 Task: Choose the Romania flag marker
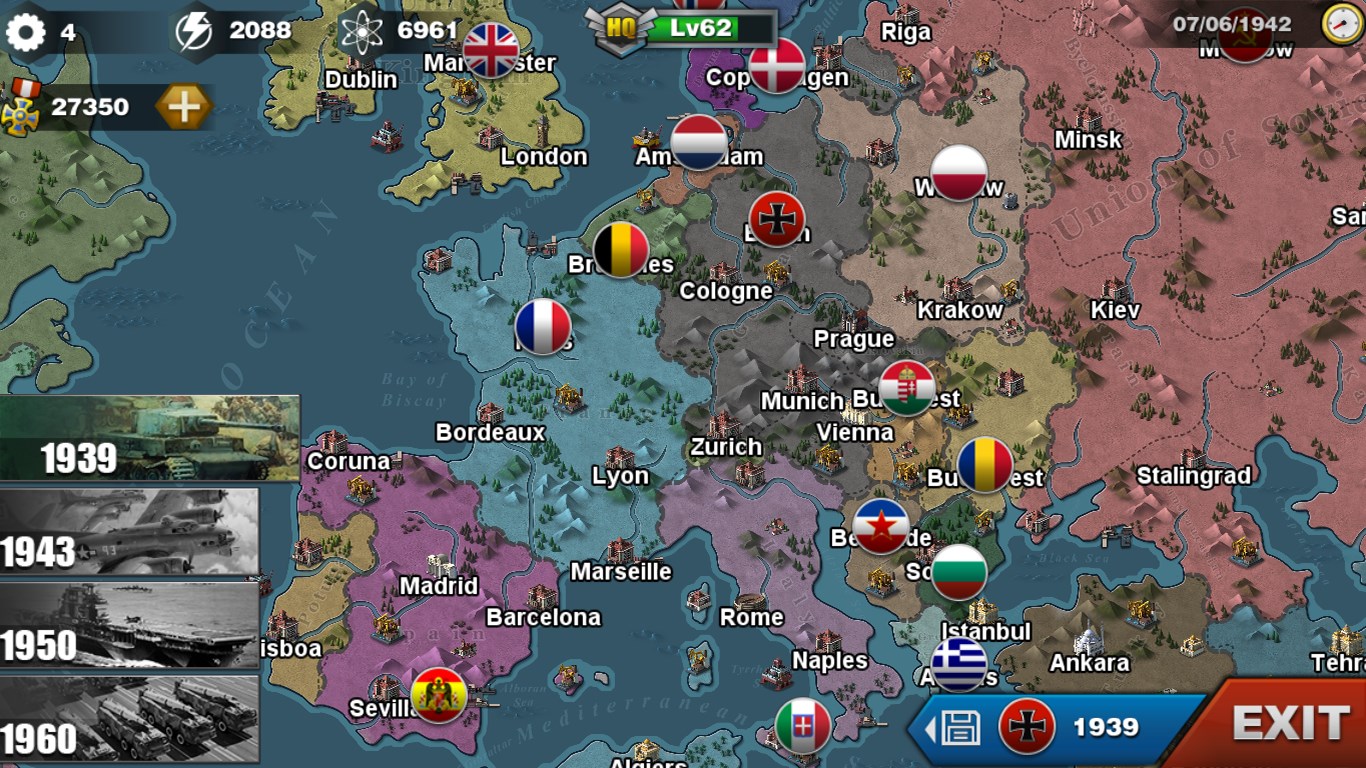[x=985, y=465]
